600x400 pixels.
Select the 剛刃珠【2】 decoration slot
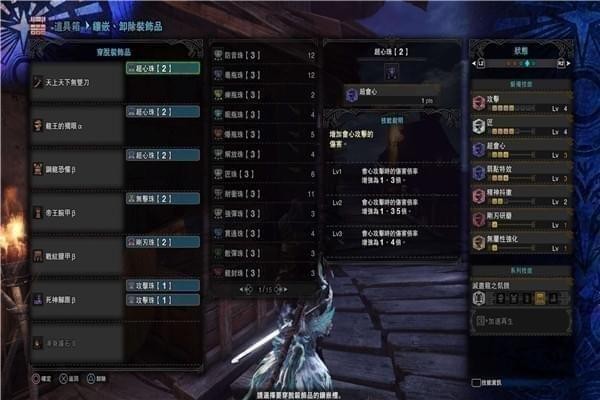[x=162, y=241]
